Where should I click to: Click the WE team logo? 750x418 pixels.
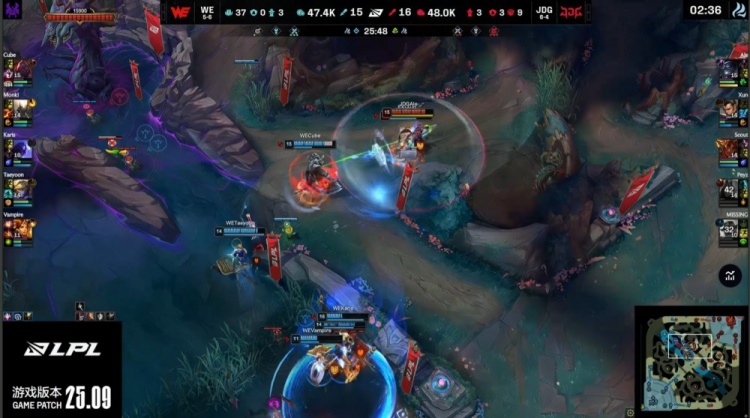[180, 13]
